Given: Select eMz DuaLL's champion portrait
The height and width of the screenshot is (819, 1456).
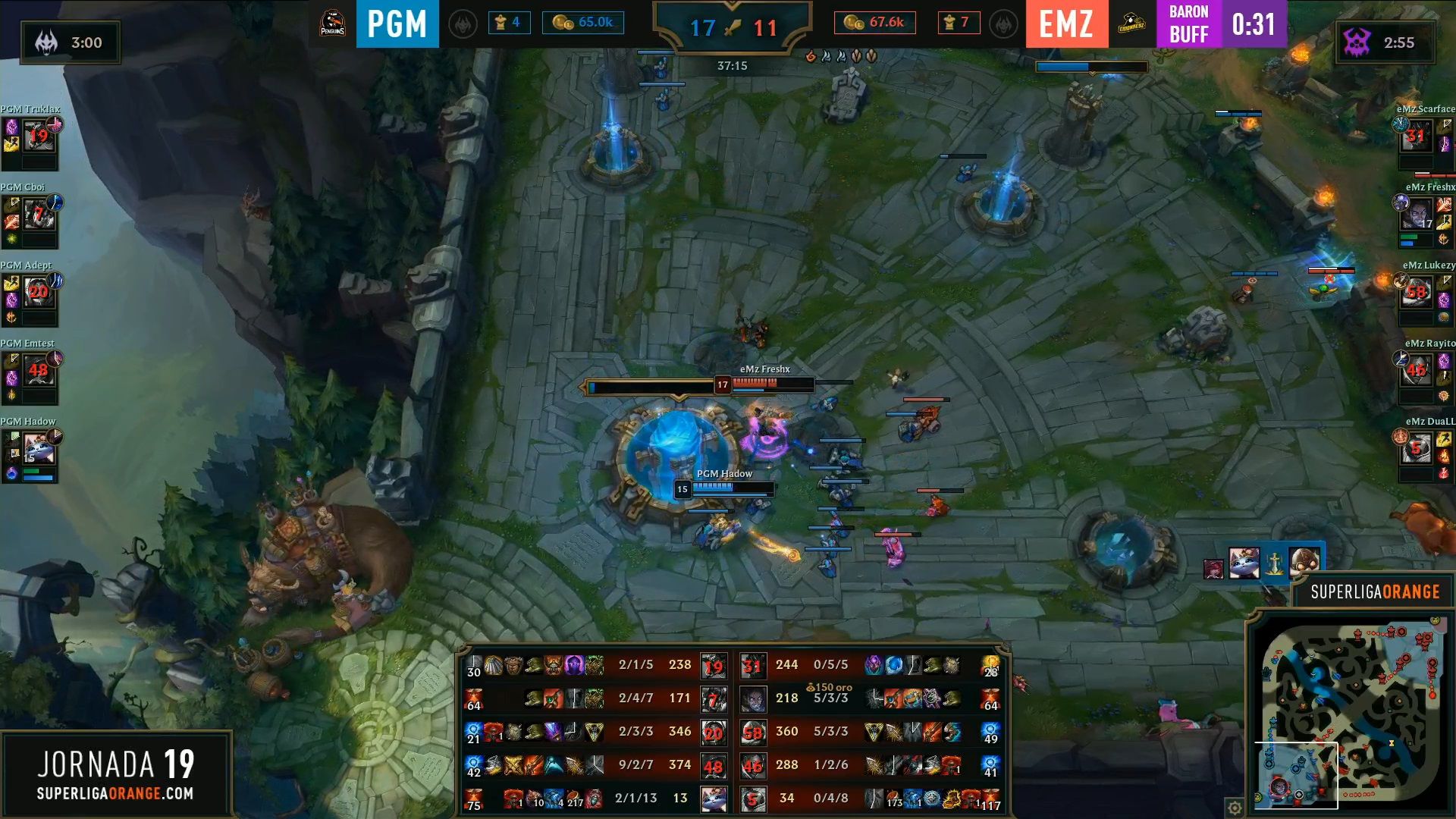Looking at the screenshot, I should [x=1415, y=449].
